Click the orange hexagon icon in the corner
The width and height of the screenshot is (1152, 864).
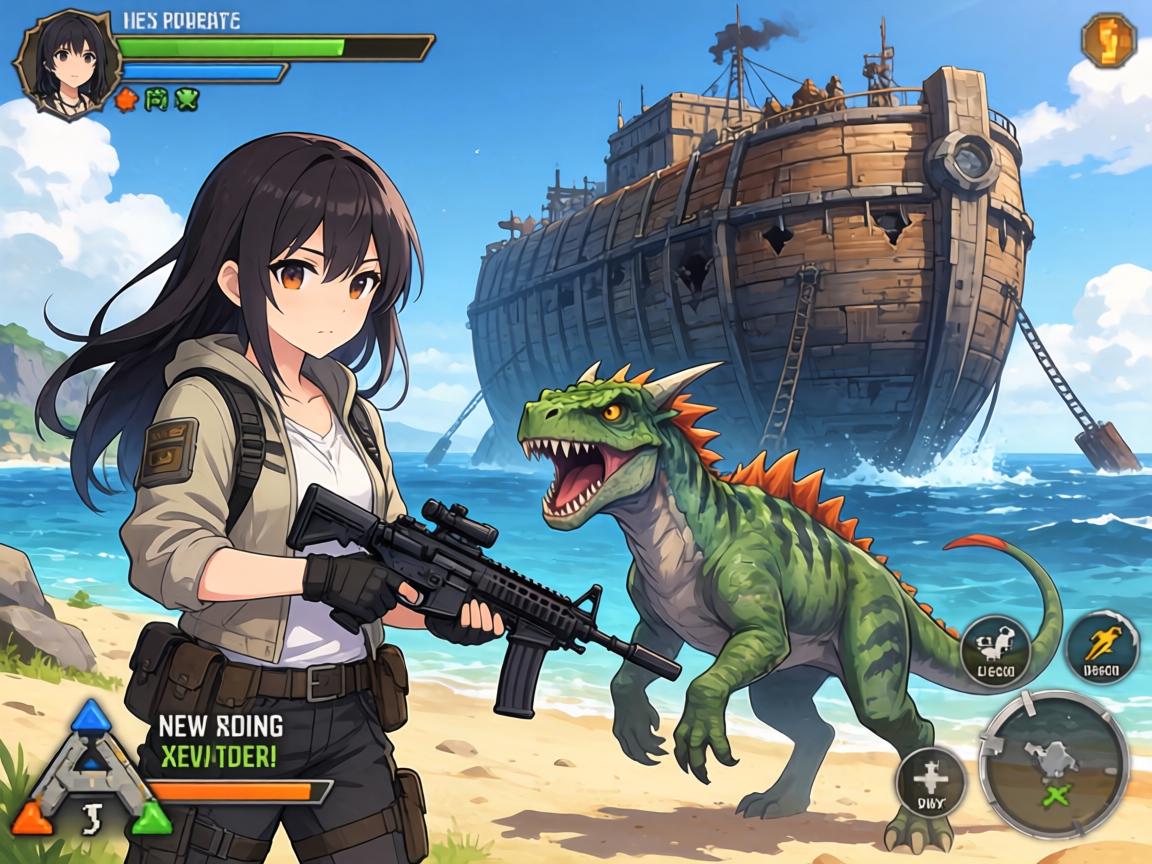coord(1109,40)
